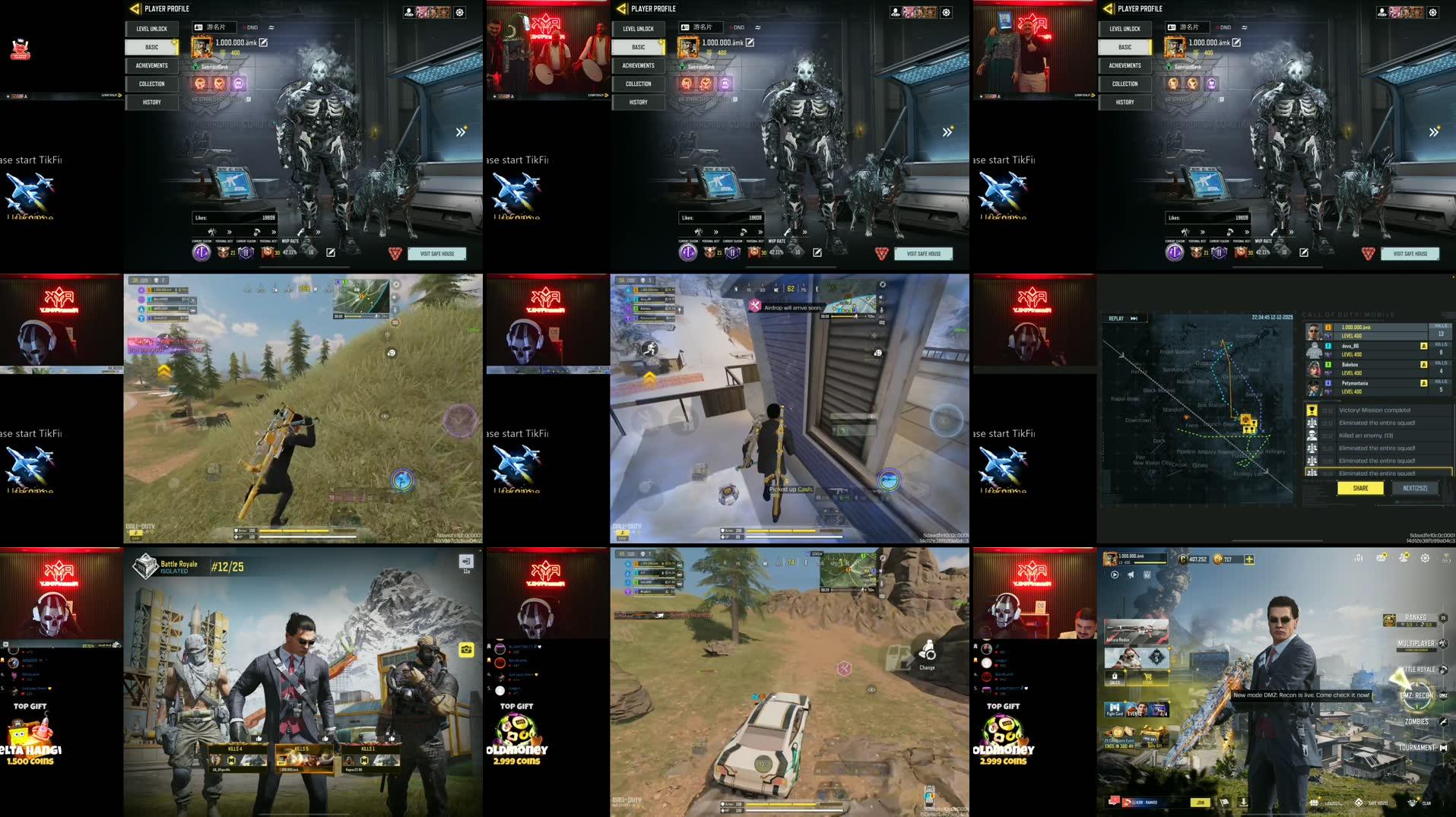Open the Asura Redux weapon banner thumbnail
1456x817 pixels.
(x=1136, y=632)
